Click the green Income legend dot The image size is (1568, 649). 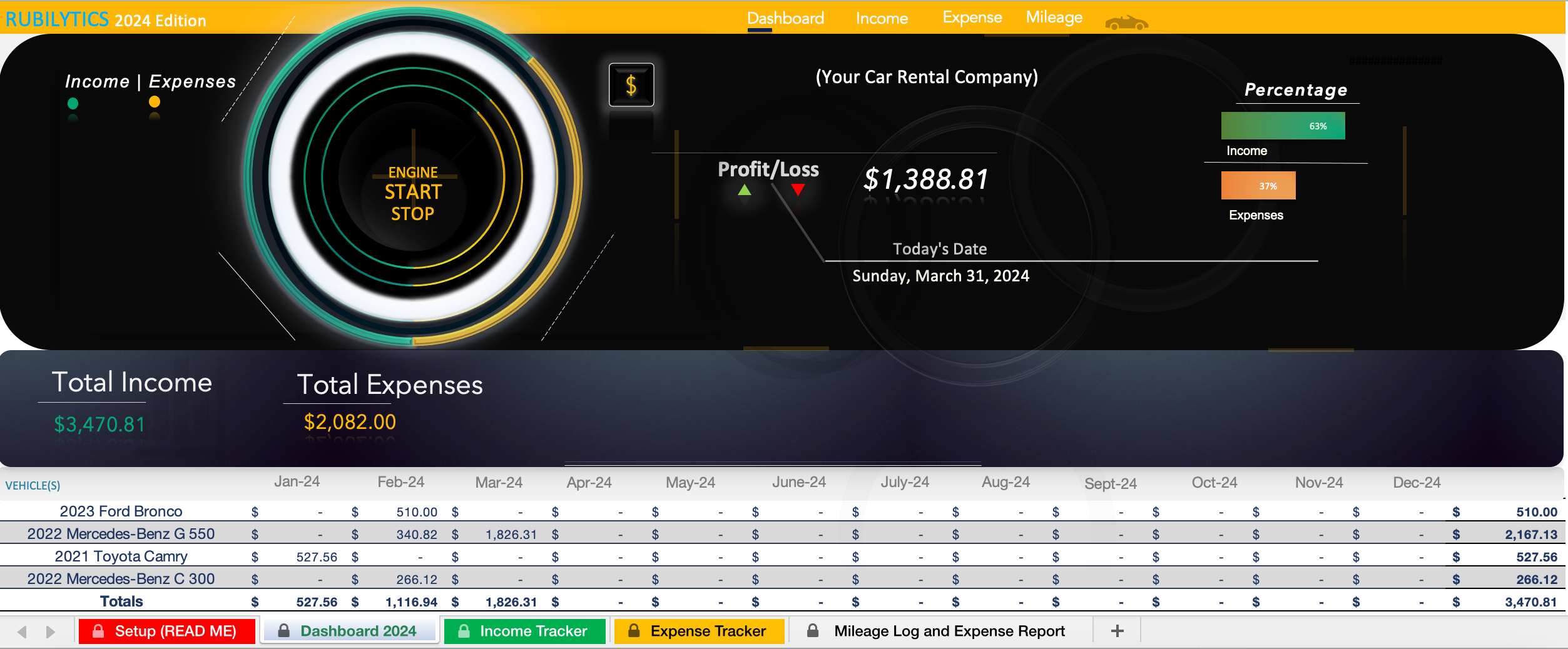[x=73, y=104]
